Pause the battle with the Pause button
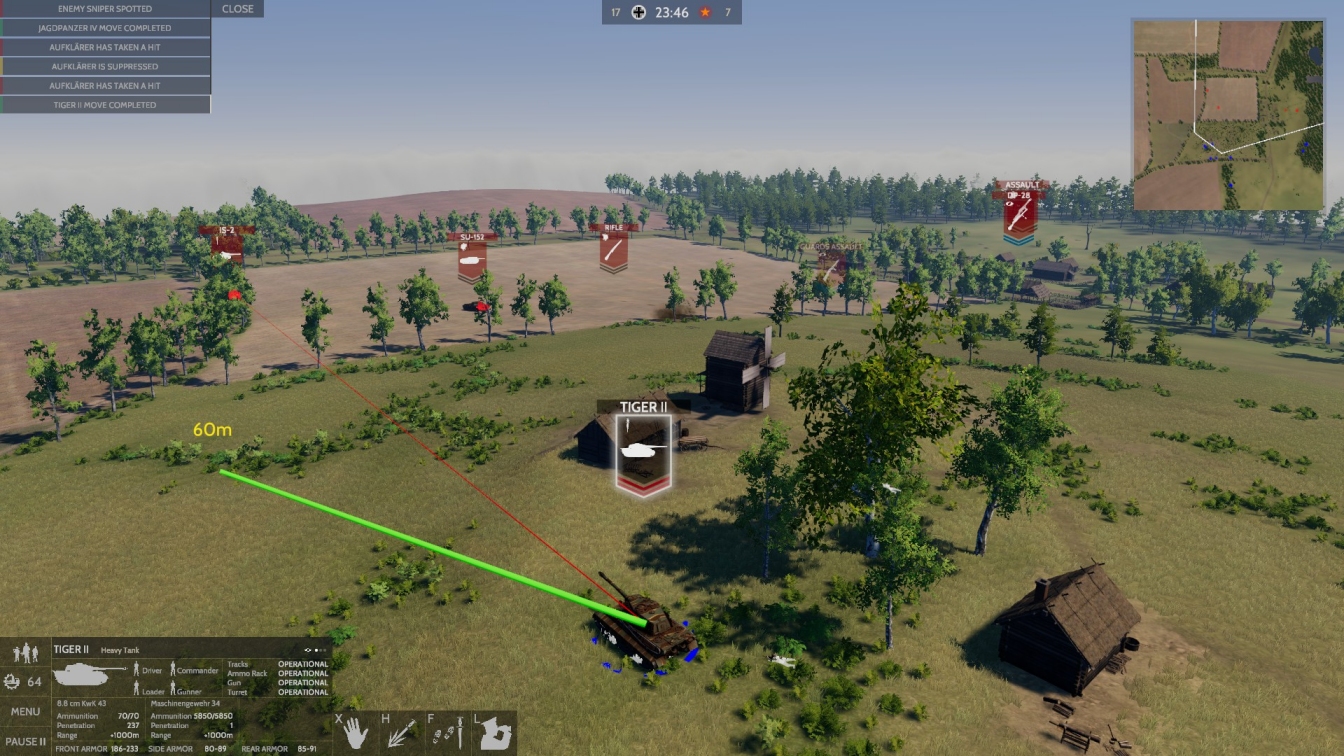1344x756 pixels. pos(26,742)
